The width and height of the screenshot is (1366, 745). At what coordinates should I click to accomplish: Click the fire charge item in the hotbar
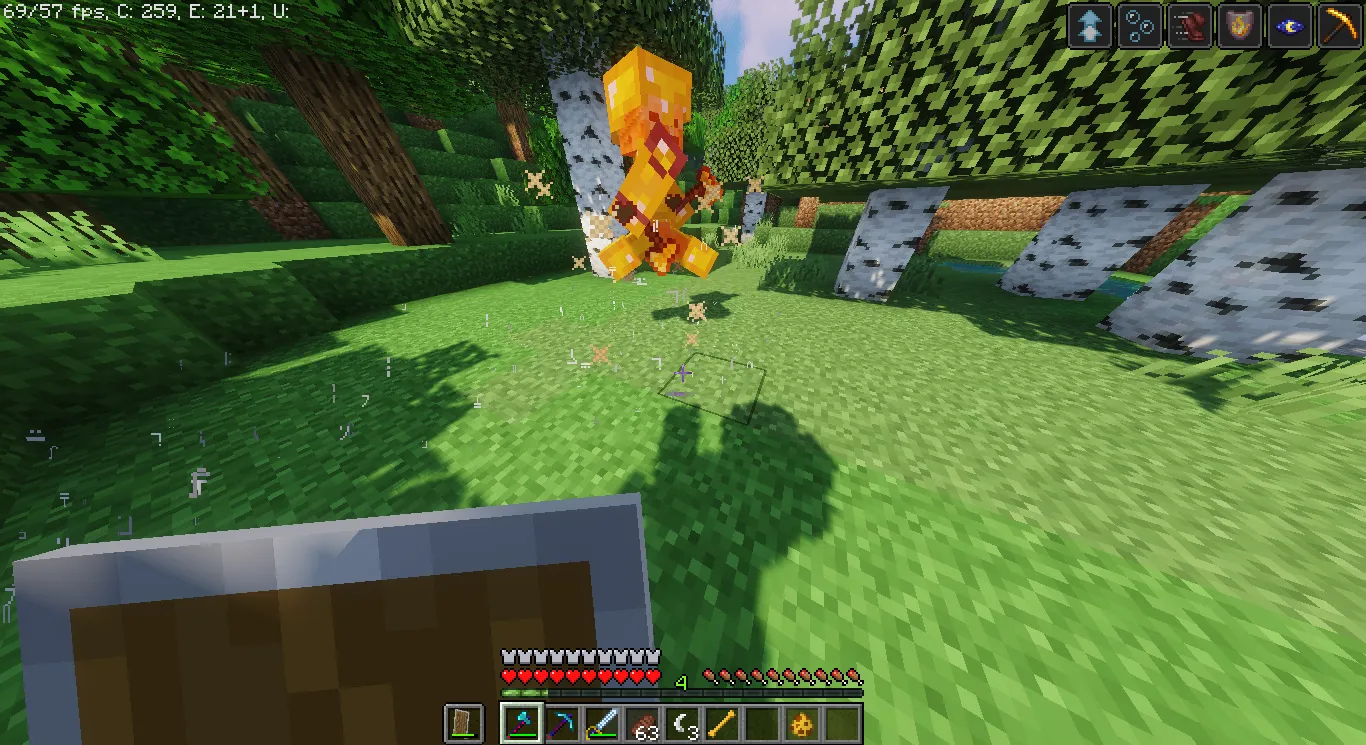click(802, 723)
